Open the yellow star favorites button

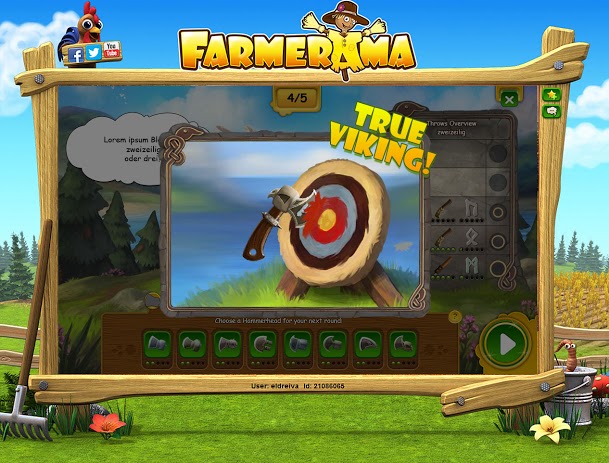(551, 95)
